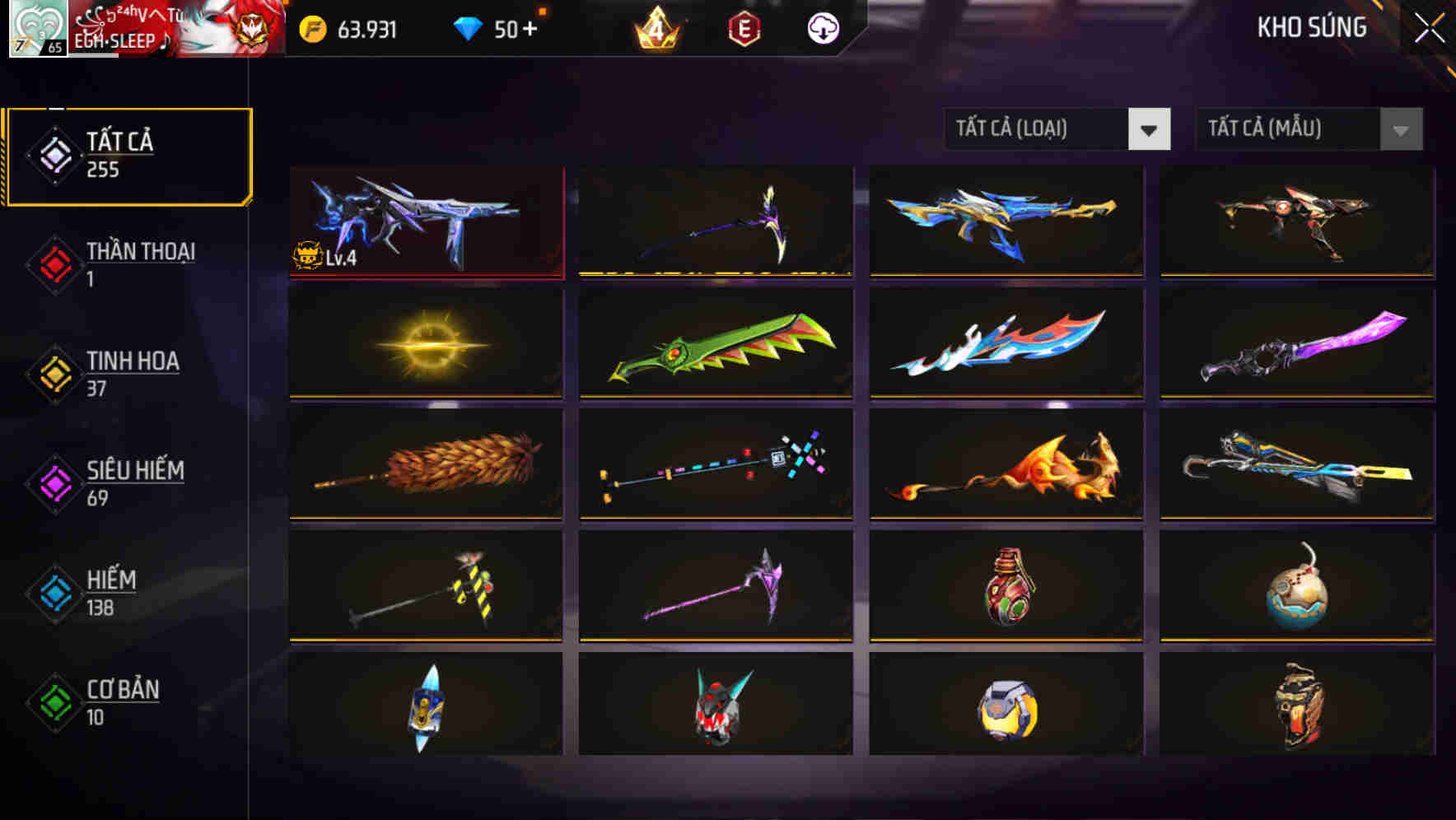Expand the weapon type dropdown arrow

pyautogui.click(x=1151, y=129)
